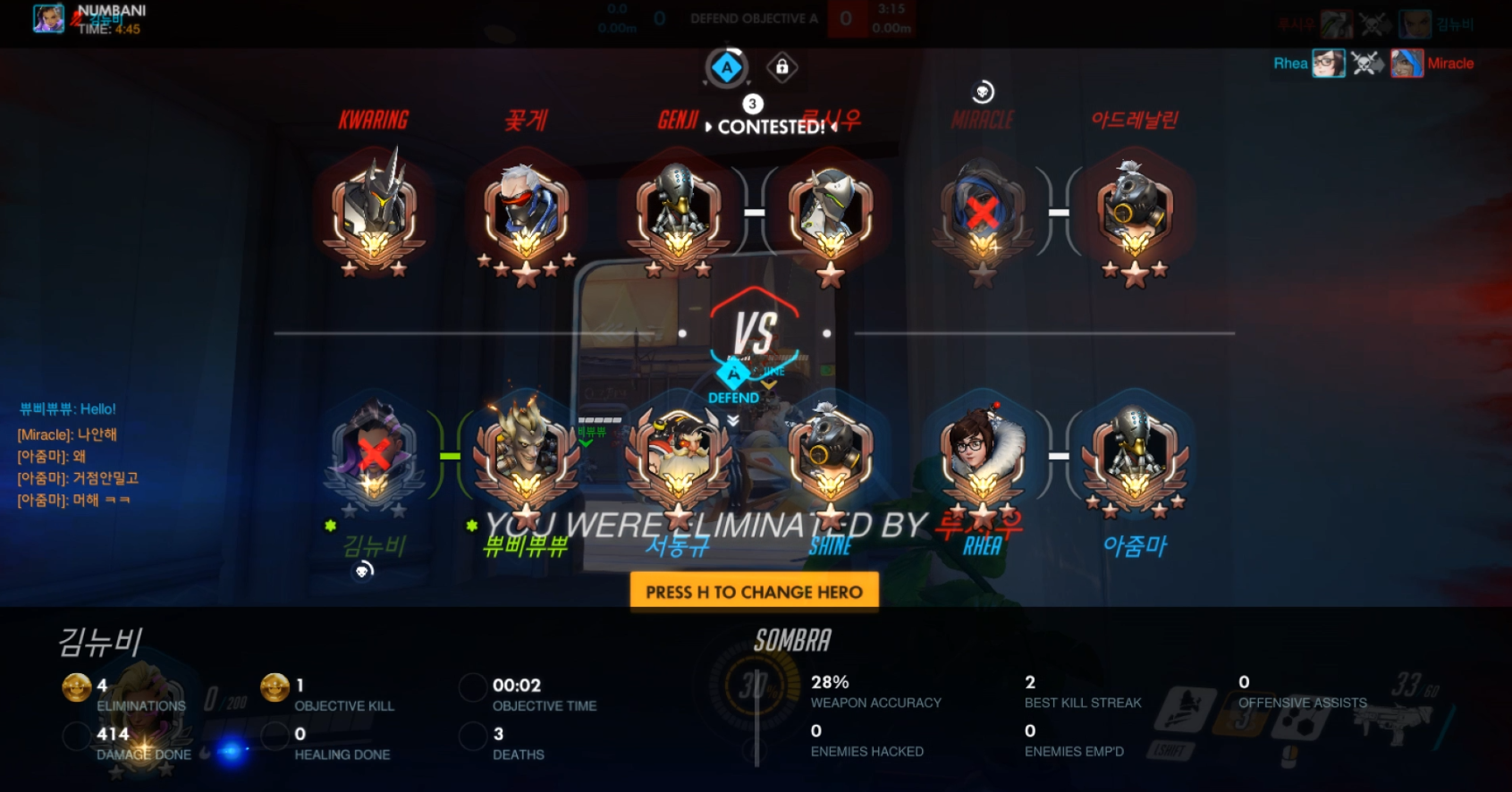Select Kwaring's Reinhardt portrait
Viewport: 1512px width, 792px height.
coord(374,212)
